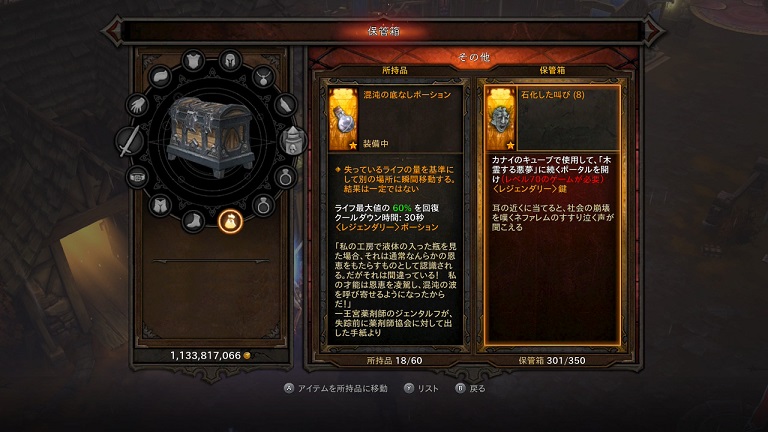Select the helmet category on the wheel

(x=228, y=60)
